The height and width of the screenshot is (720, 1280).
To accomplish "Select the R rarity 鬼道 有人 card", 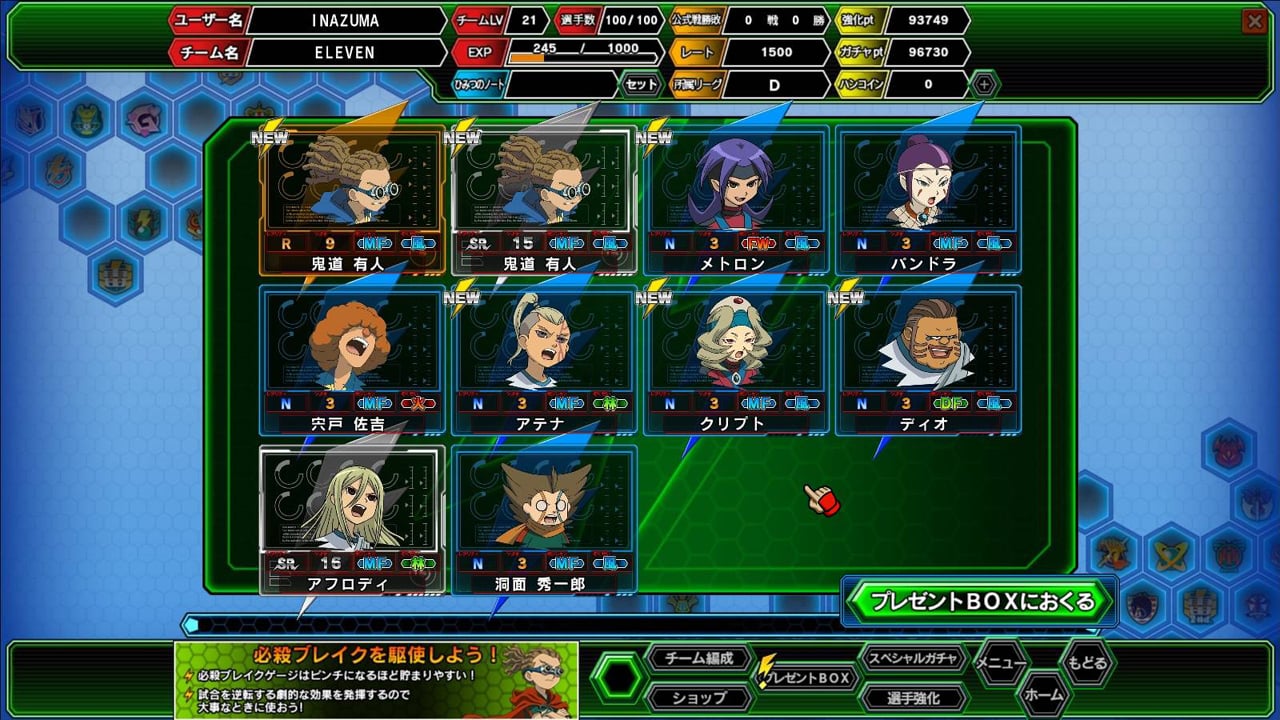I will click(x=352, y=200).
